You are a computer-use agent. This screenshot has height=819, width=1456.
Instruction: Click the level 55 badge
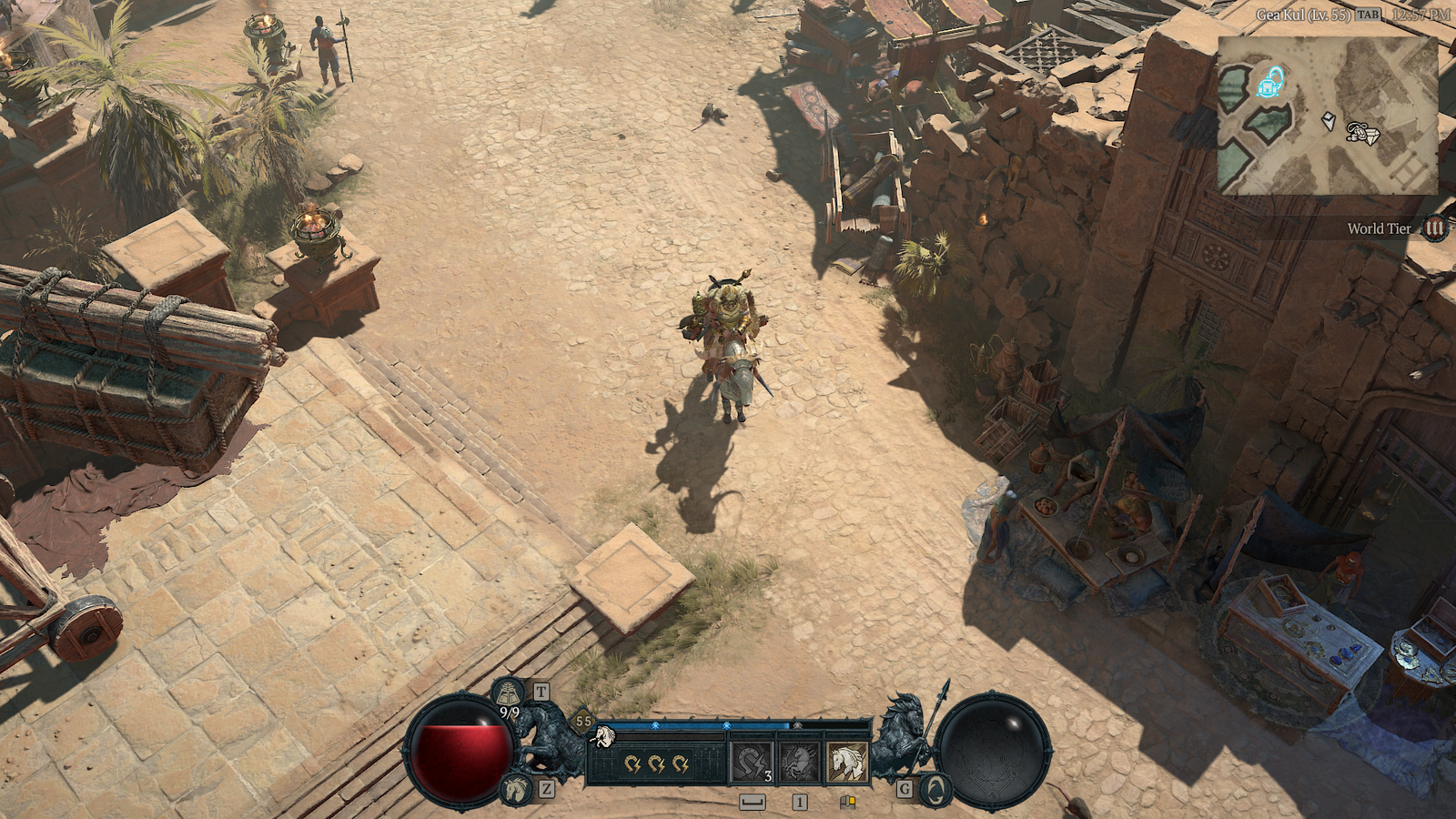(583, 721)
